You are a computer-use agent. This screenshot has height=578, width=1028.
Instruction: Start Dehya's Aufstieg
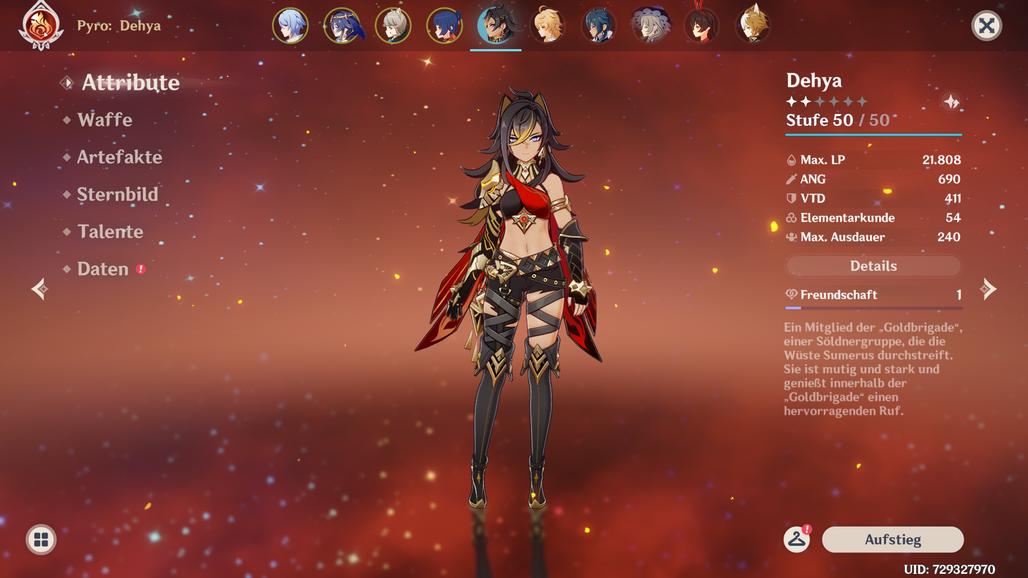click(892, 540)
